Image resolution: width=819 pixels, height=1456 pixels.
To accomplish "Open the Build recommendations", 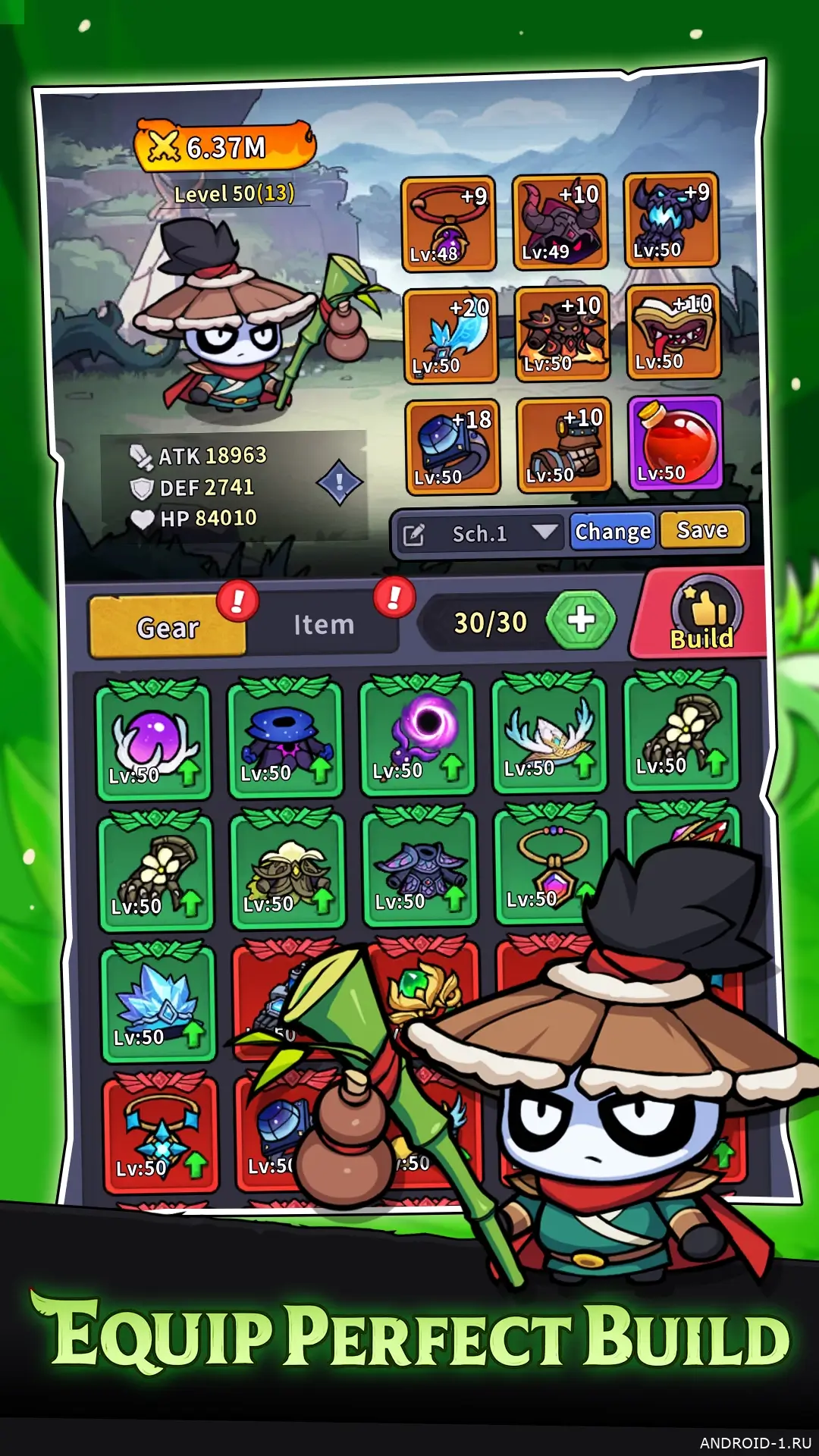I will [x=702, y=616].
